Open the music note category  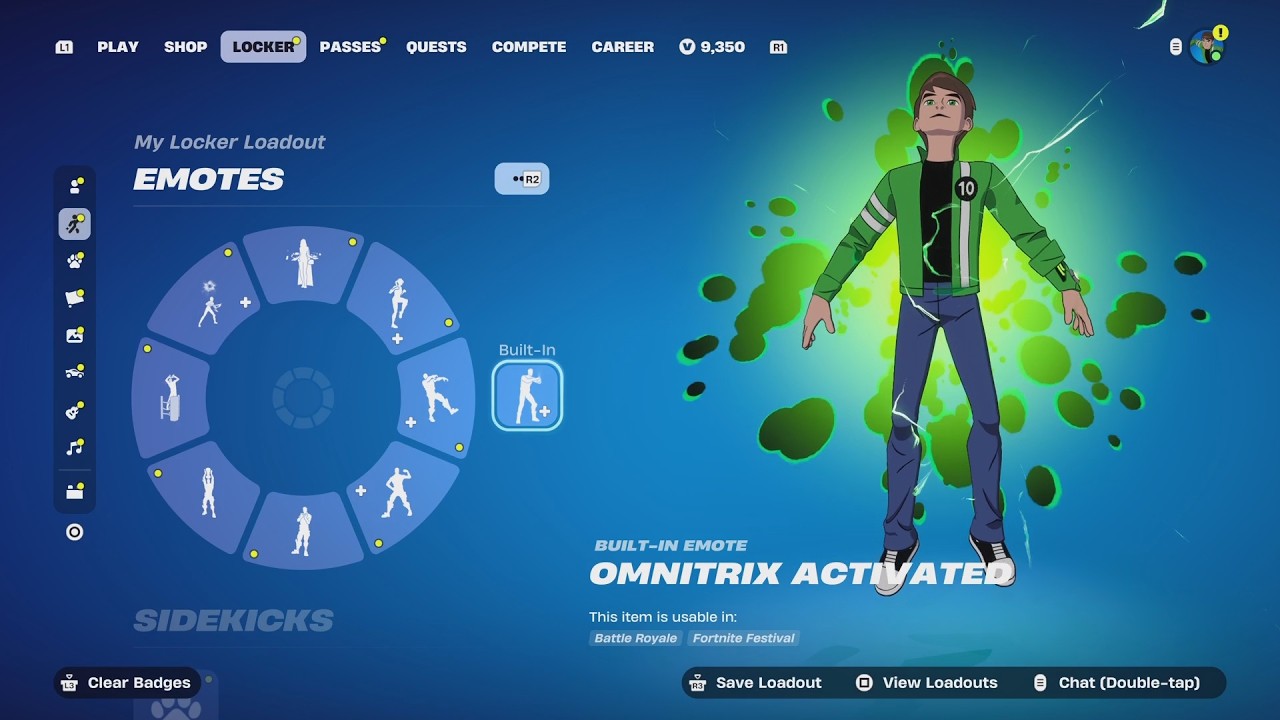[75, 448]
